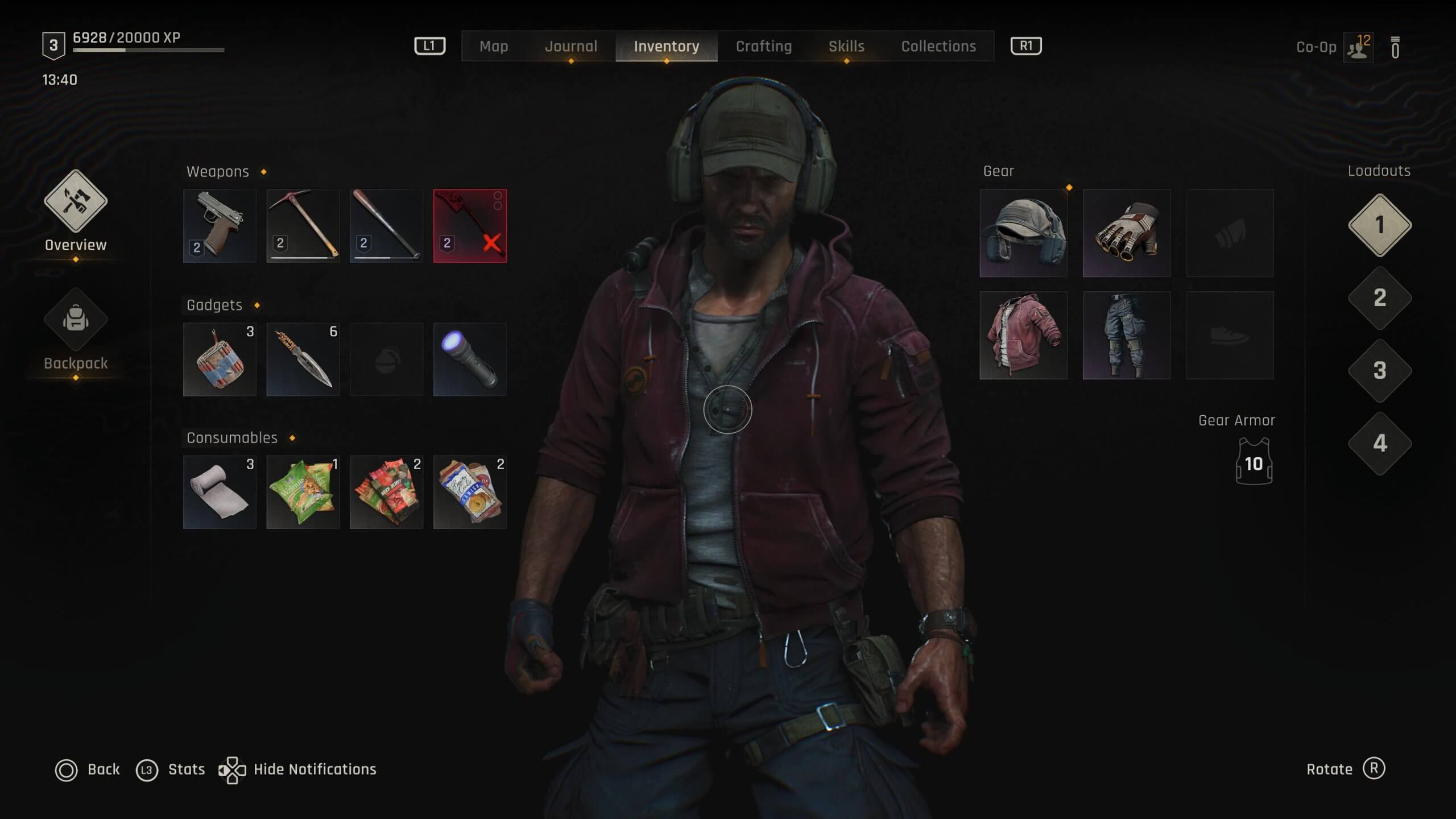Select the broken red weapon slot

click(x=470, y=226)
